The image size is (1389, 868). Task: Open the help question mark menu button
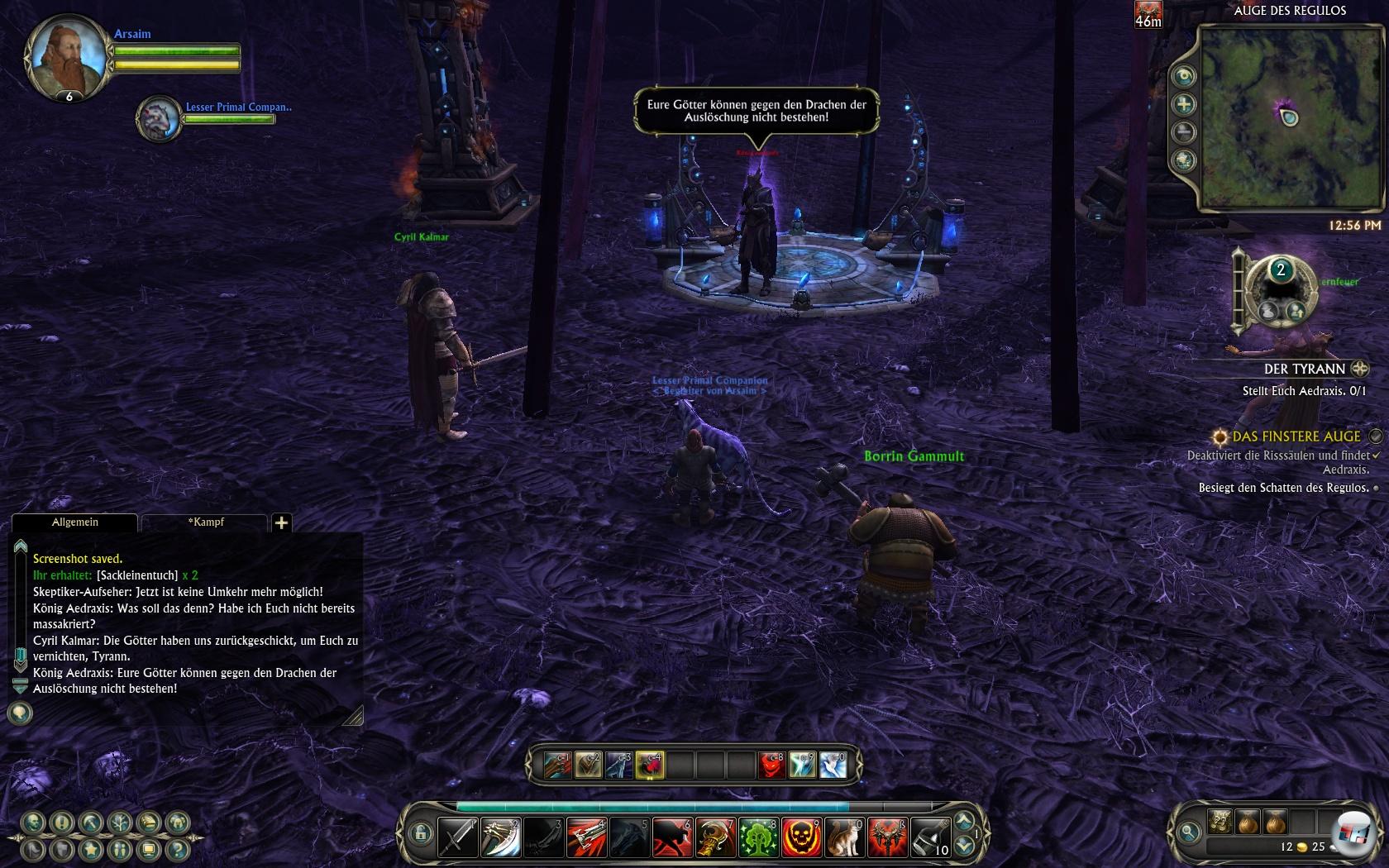click(x=176, y=848)
